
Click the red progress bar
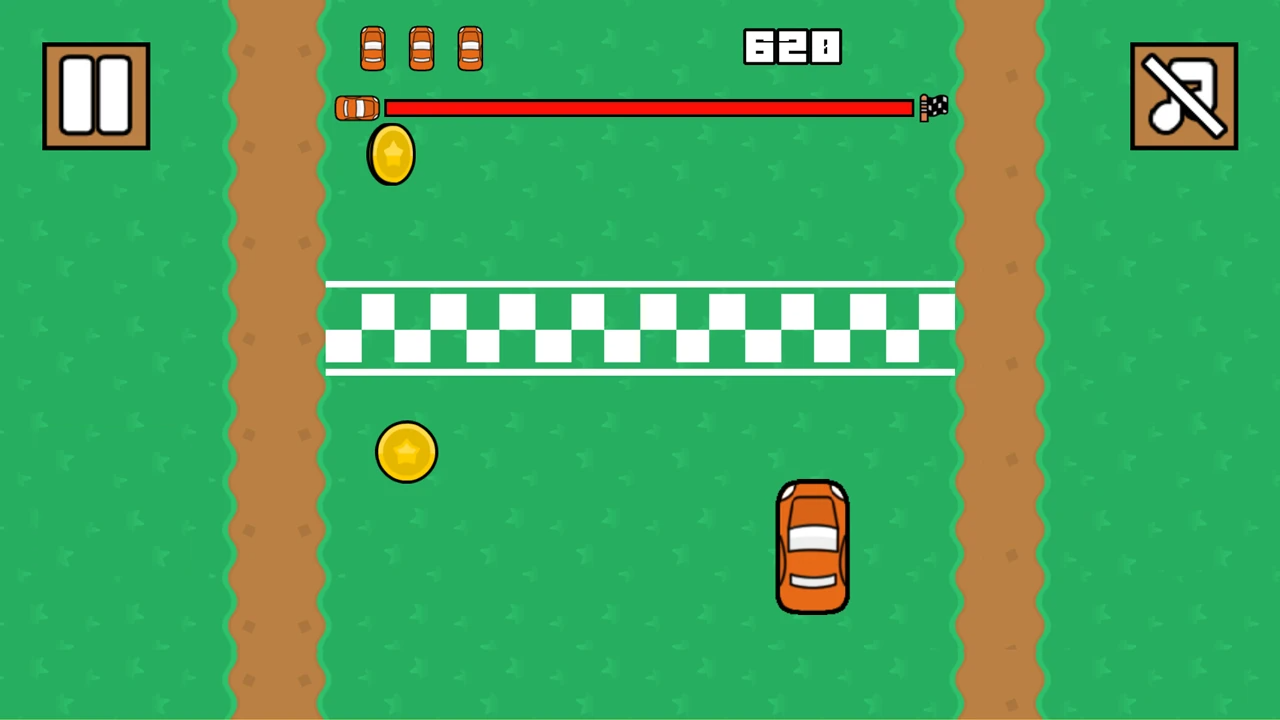click(650, 108)
